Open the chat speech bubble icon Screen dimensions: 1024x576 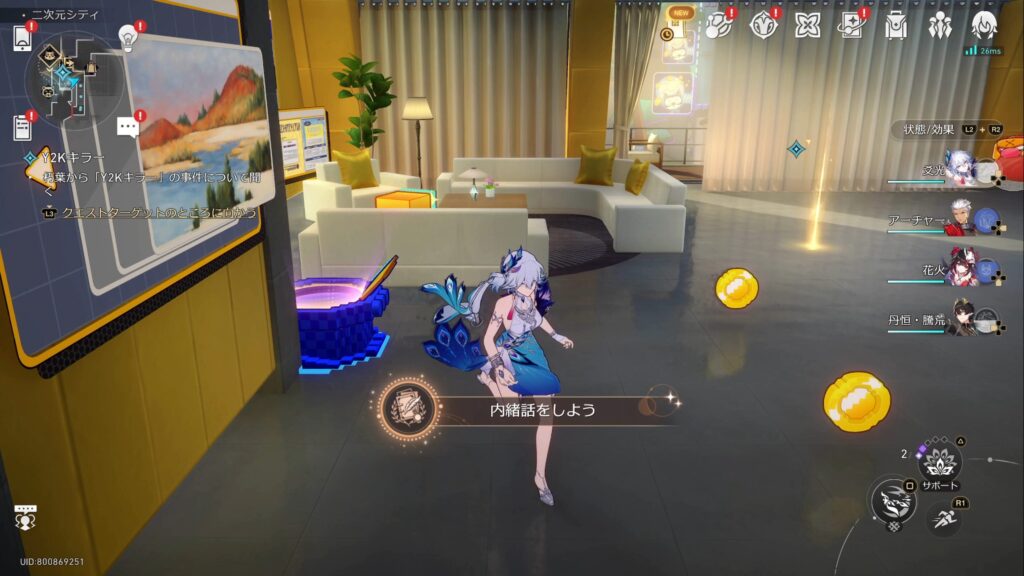tap(128, 126)
